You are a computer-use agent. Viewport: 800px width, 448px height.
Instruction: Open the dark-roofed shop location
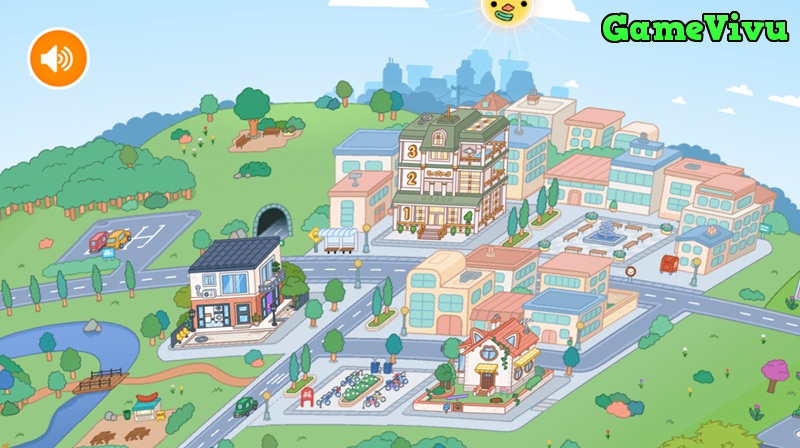click(235, 285)
